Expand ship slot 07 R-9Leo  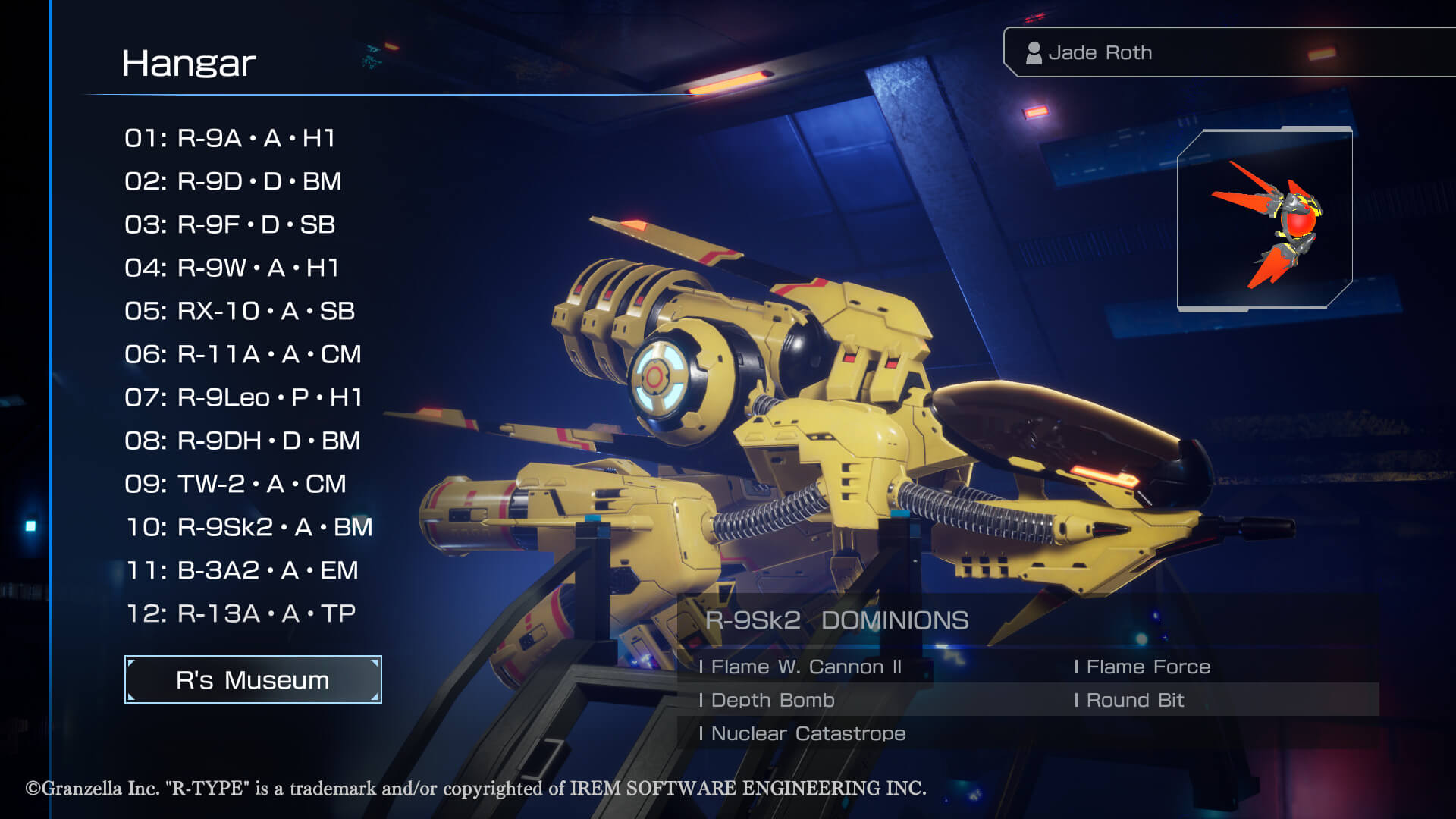(x=243, y=397)
